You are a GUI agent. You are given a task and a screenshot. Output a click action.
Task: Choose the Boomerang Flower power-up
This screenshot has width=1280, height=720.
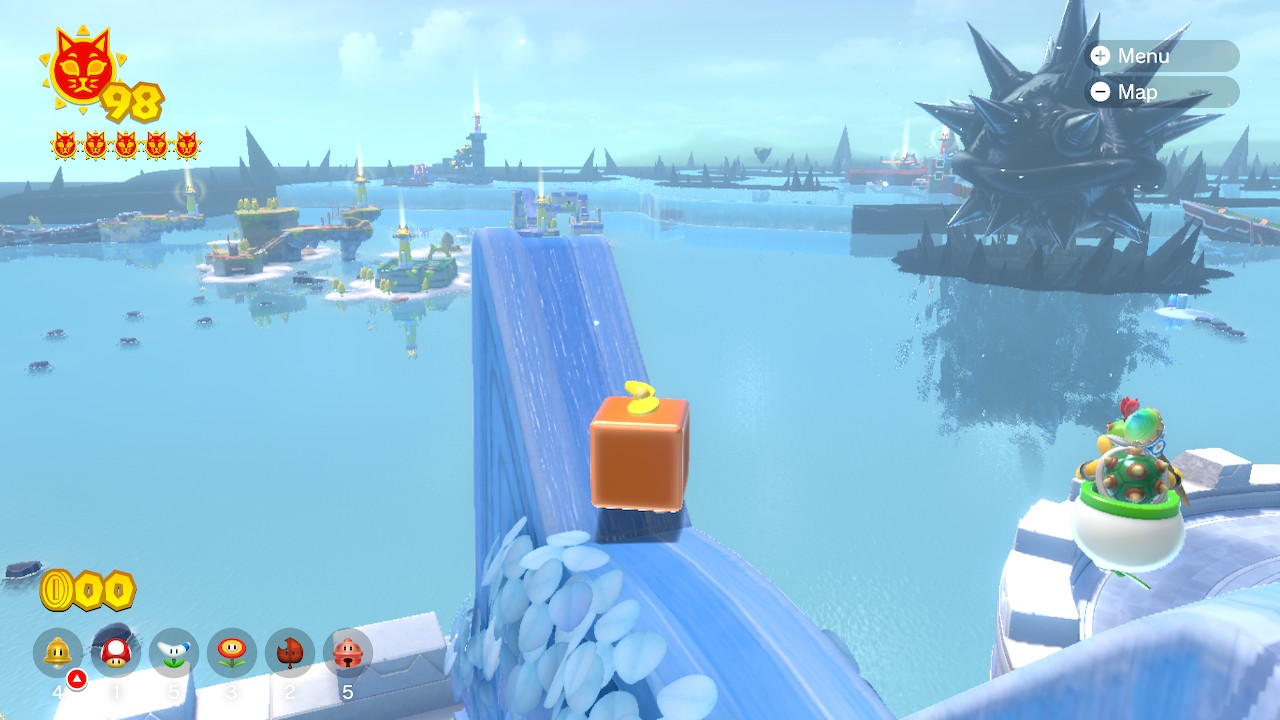174,653
